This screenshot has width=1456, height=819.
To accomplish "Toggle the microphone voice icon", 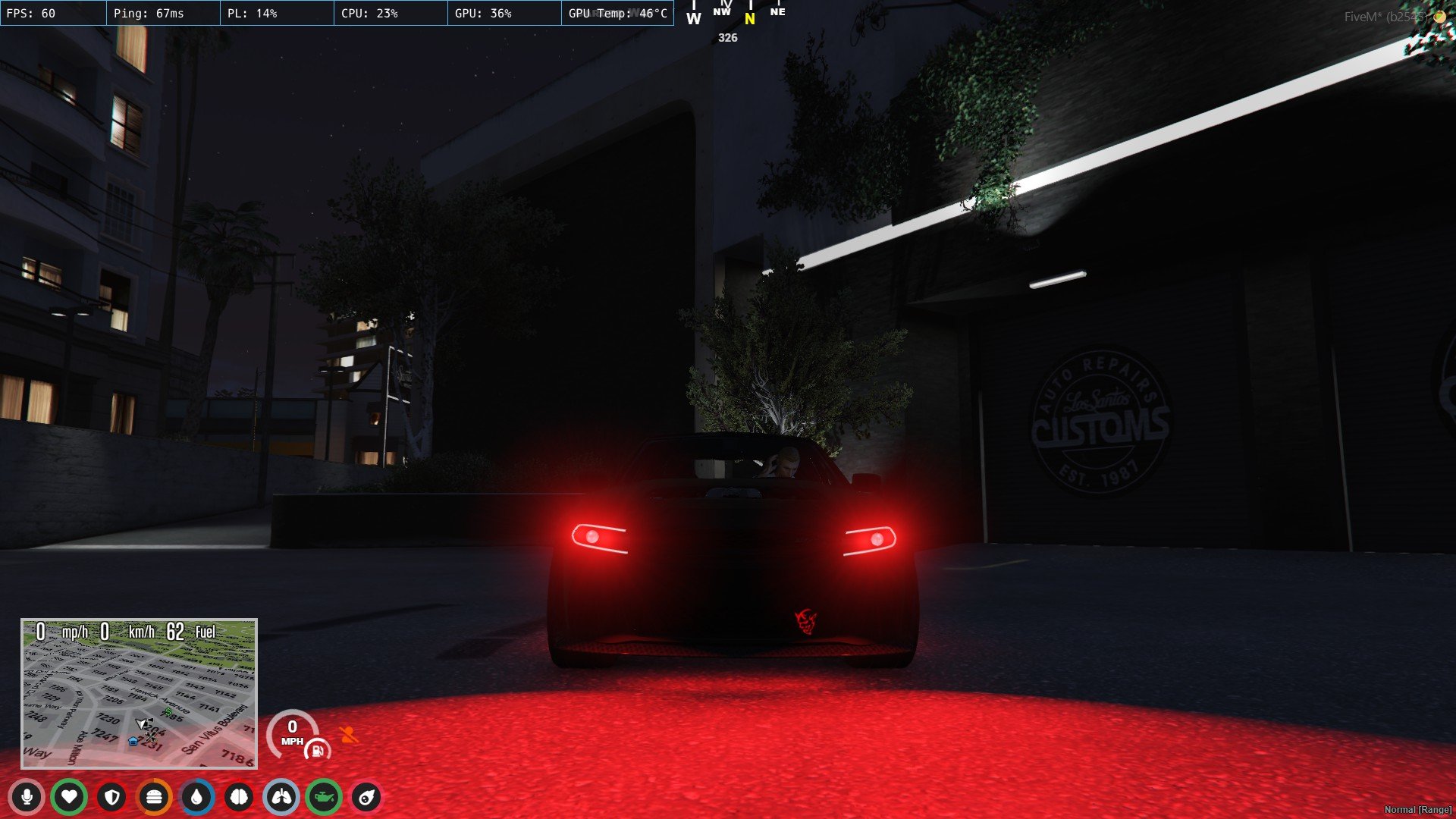I will tap(27, 797).
